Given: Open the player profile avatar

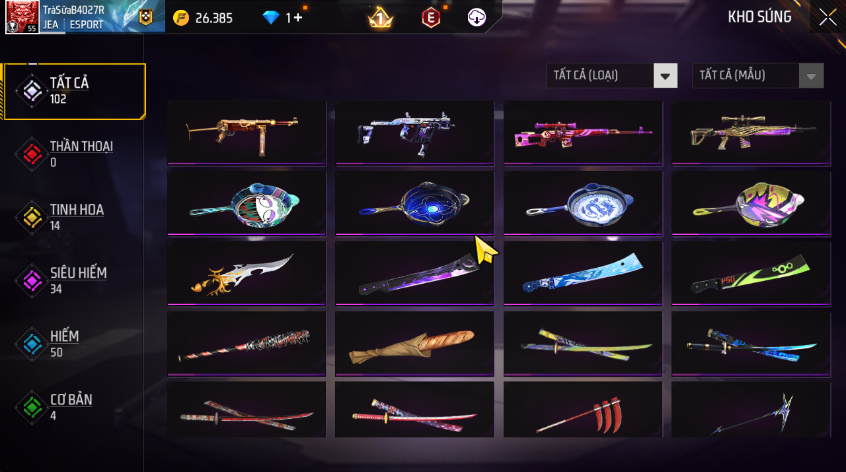Looking at the screenshot, I should click(22, 18).
